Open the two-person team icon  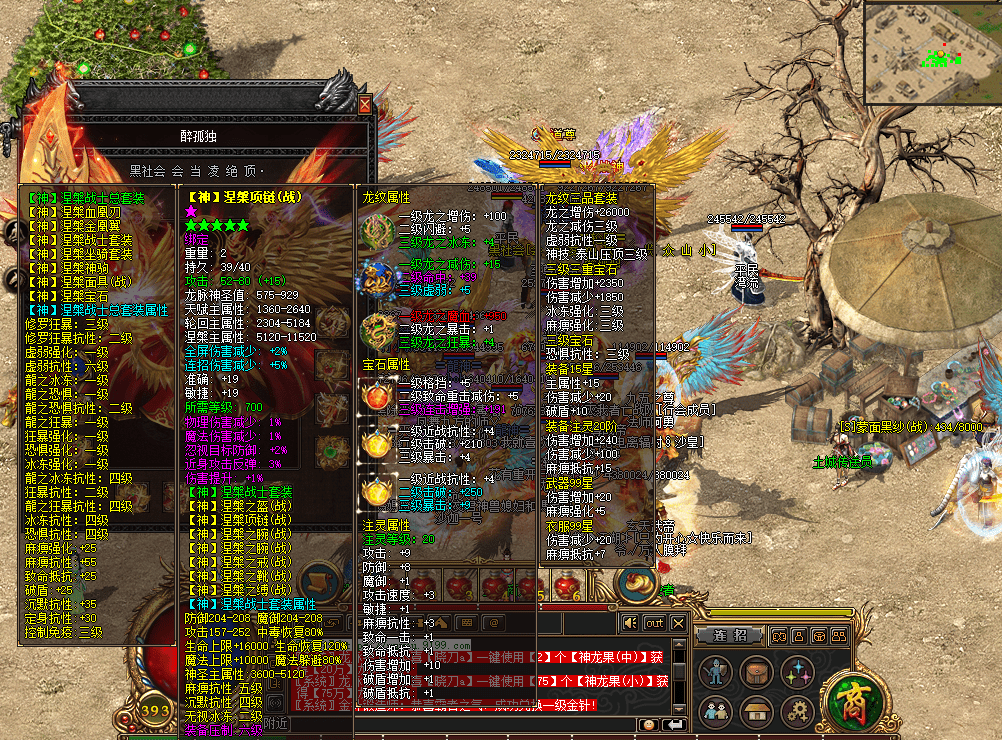point(716,712)
